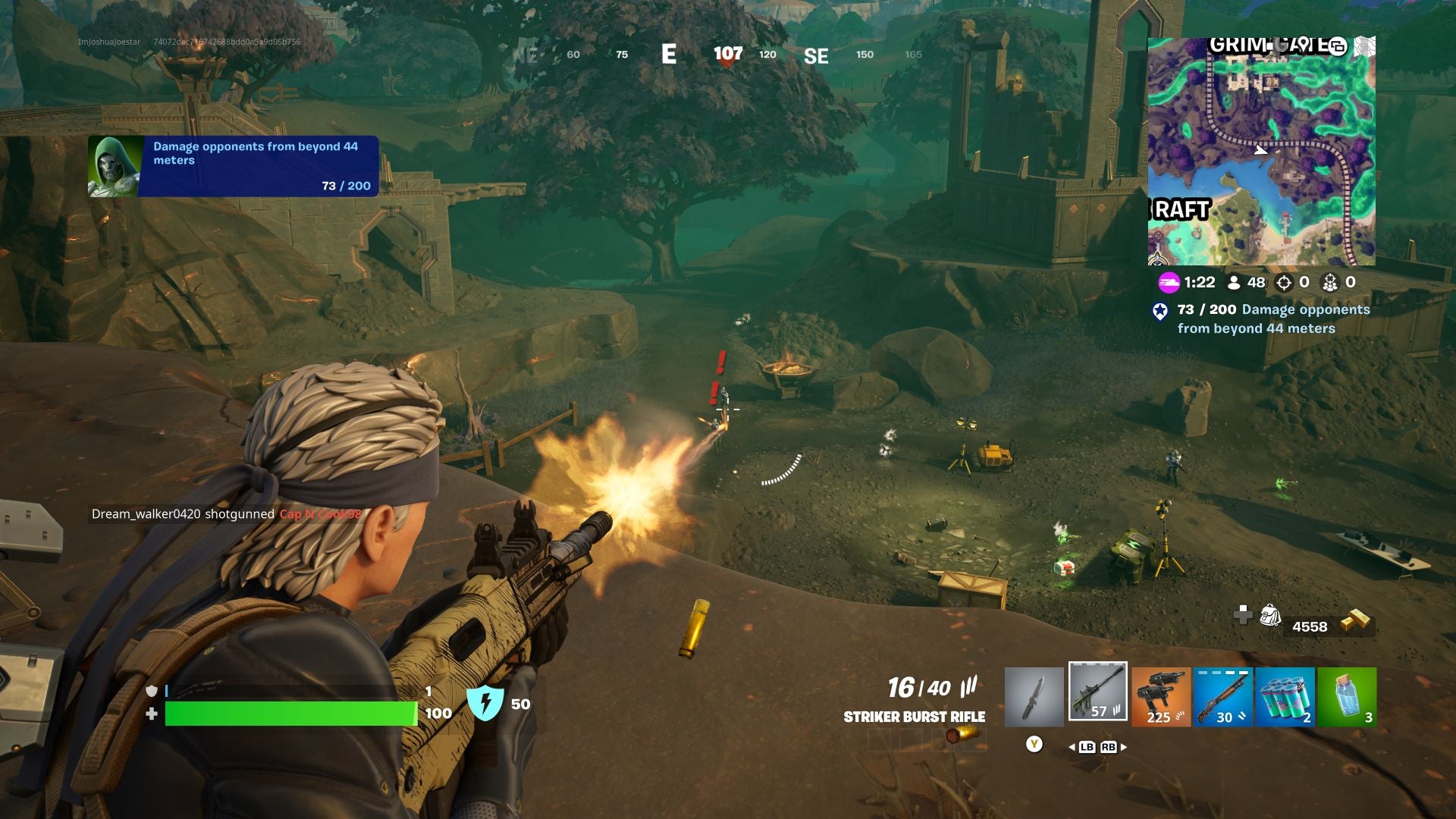Select the small shield potion slot

point(1347,698)
